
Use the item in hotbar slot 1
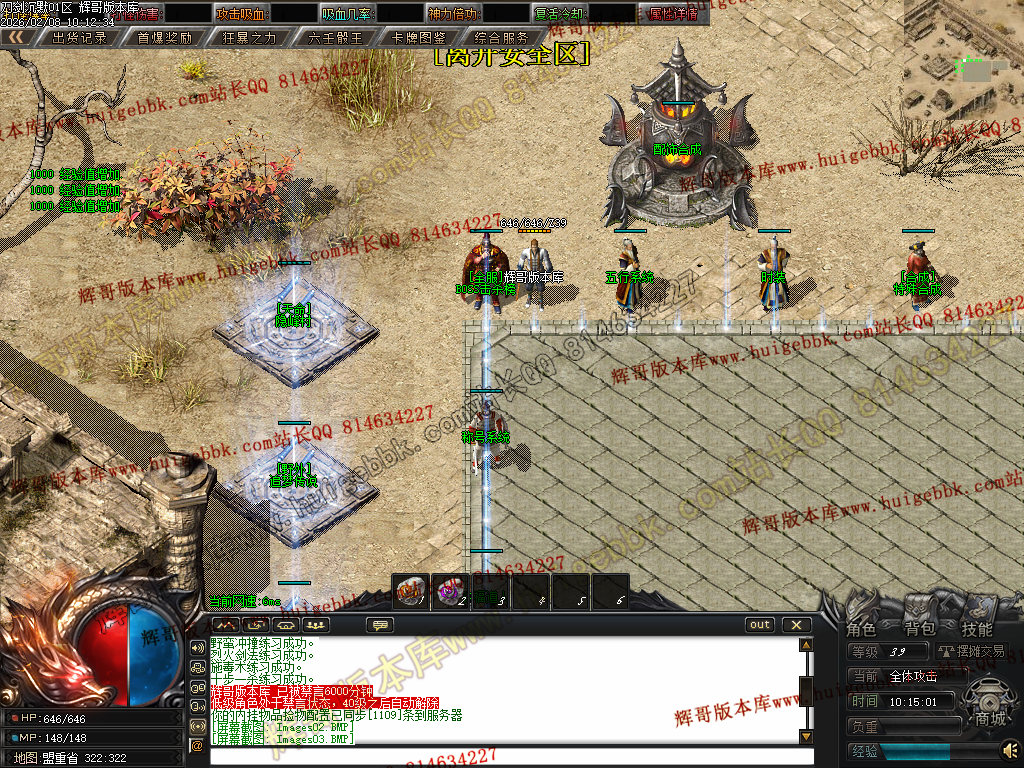[x=411, y=591]
